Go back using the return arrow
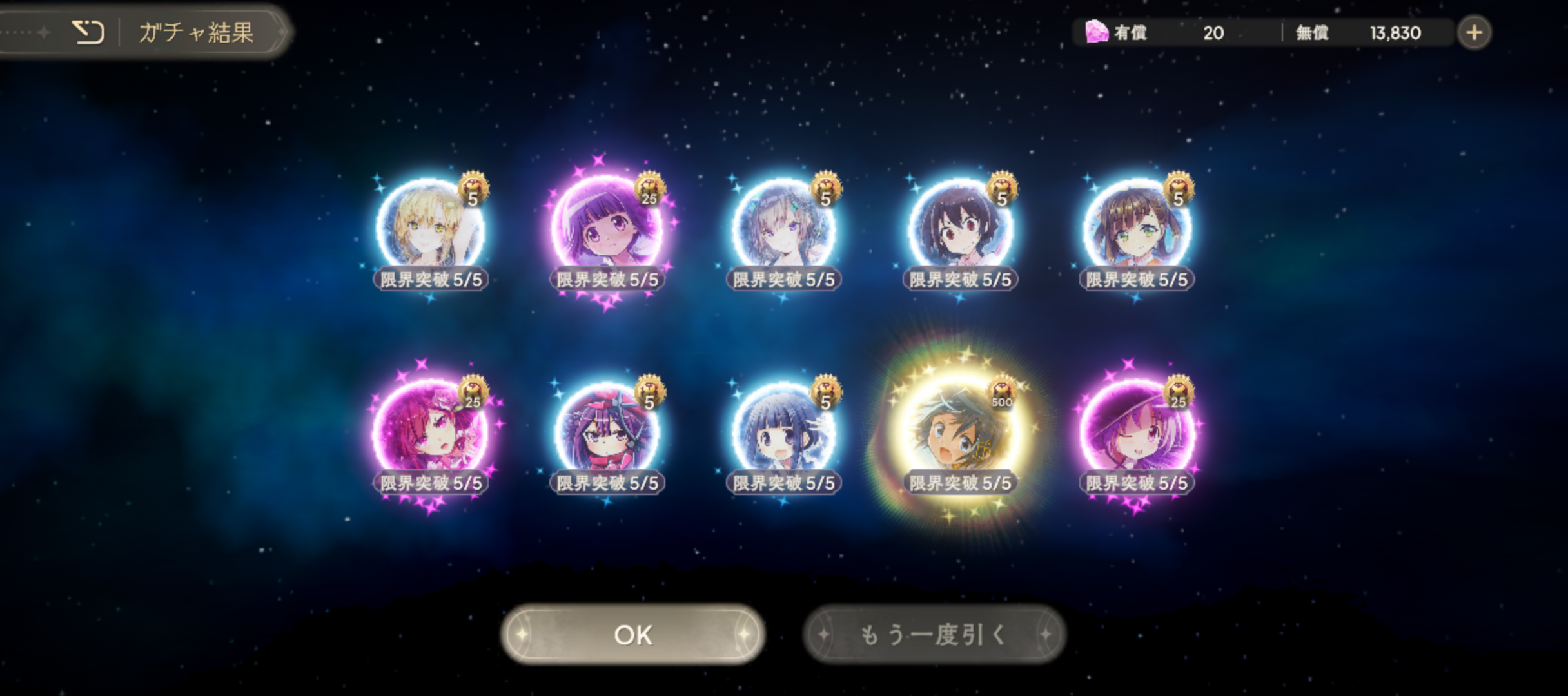Screen dimensions: 1568x696 pos(88,32)
